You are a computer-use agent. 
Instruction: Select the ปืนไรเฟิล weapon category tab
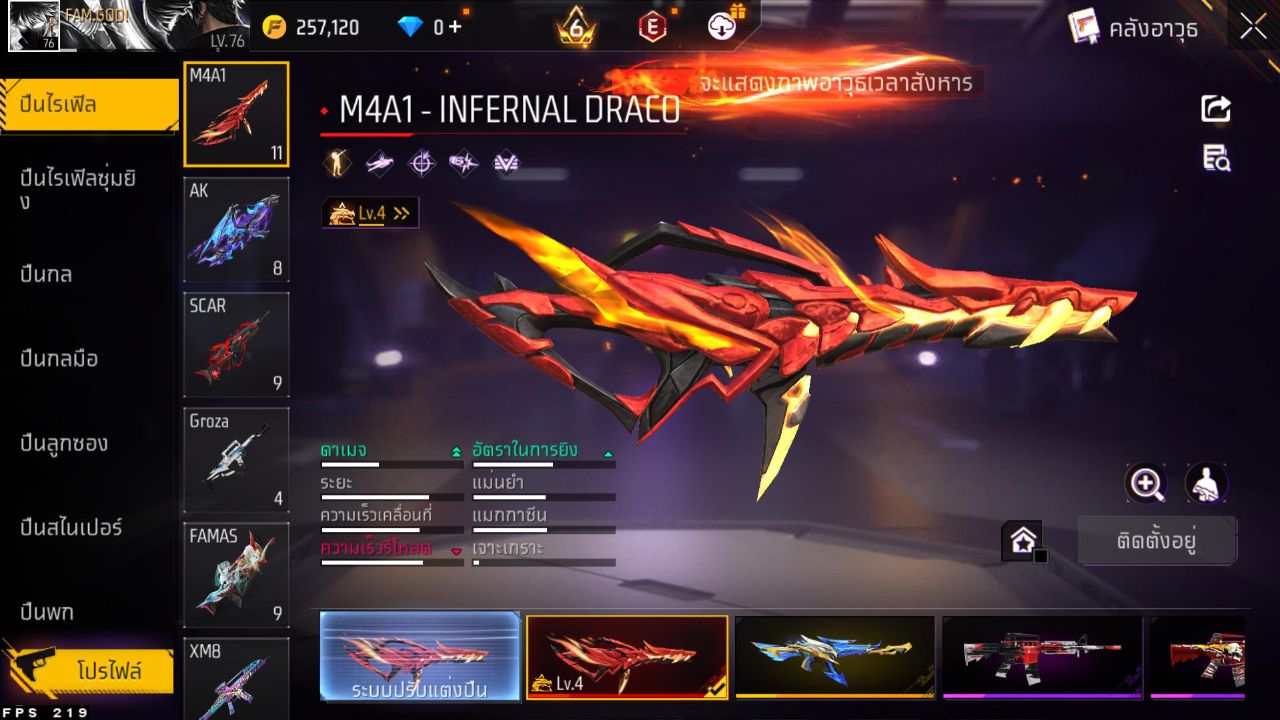89,105
